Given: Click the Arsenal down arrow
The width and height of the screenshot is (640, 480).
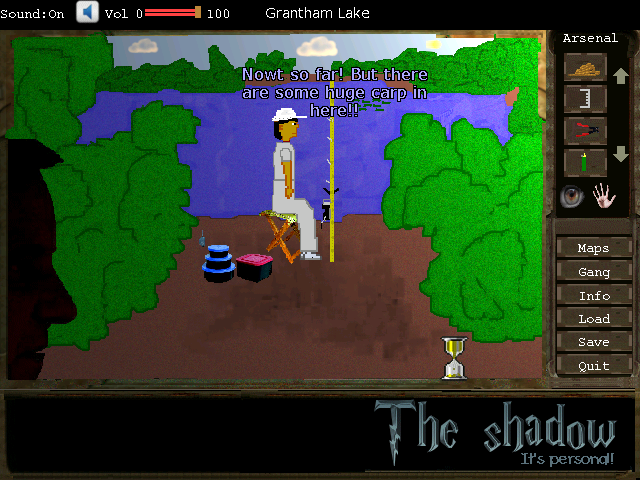Looking at the screenshot, I should (x=620, y=154).
